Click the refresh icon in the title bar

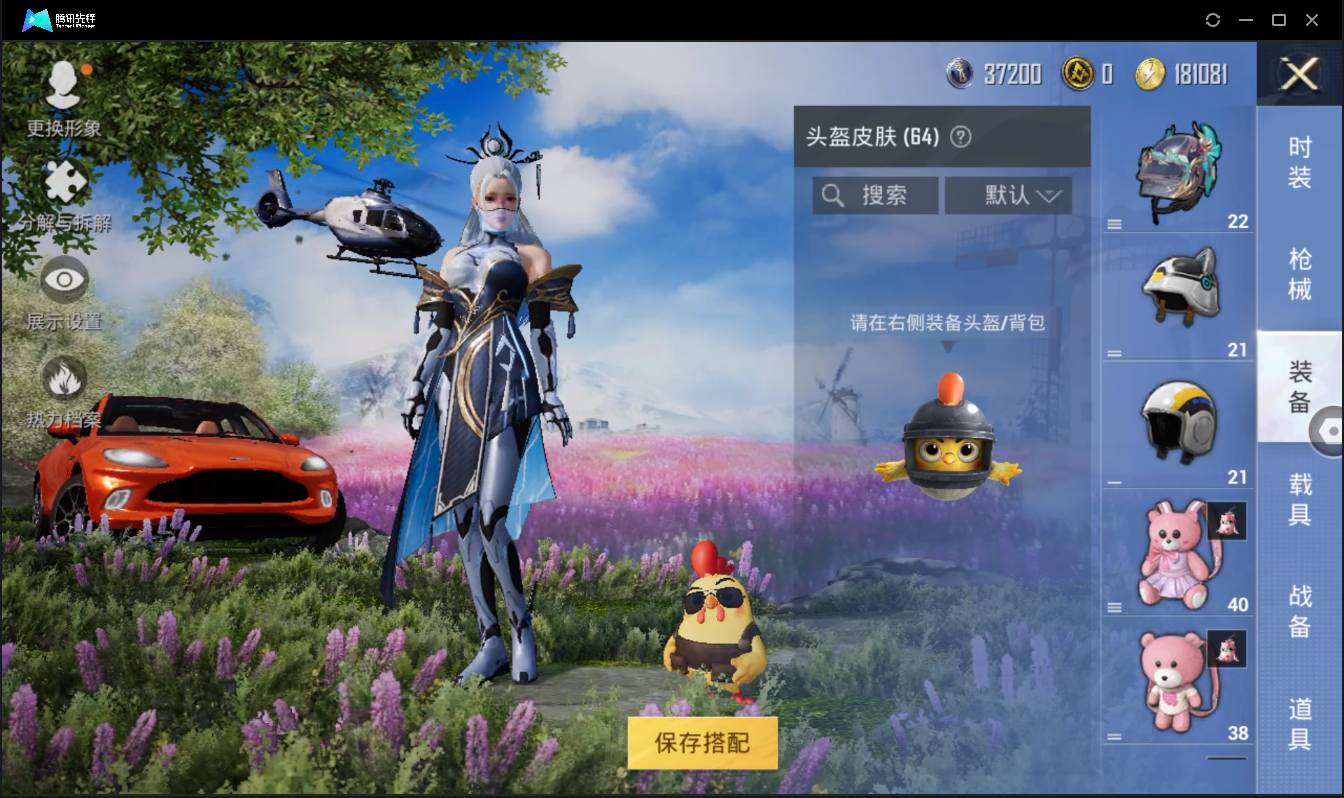[1213, 20]
